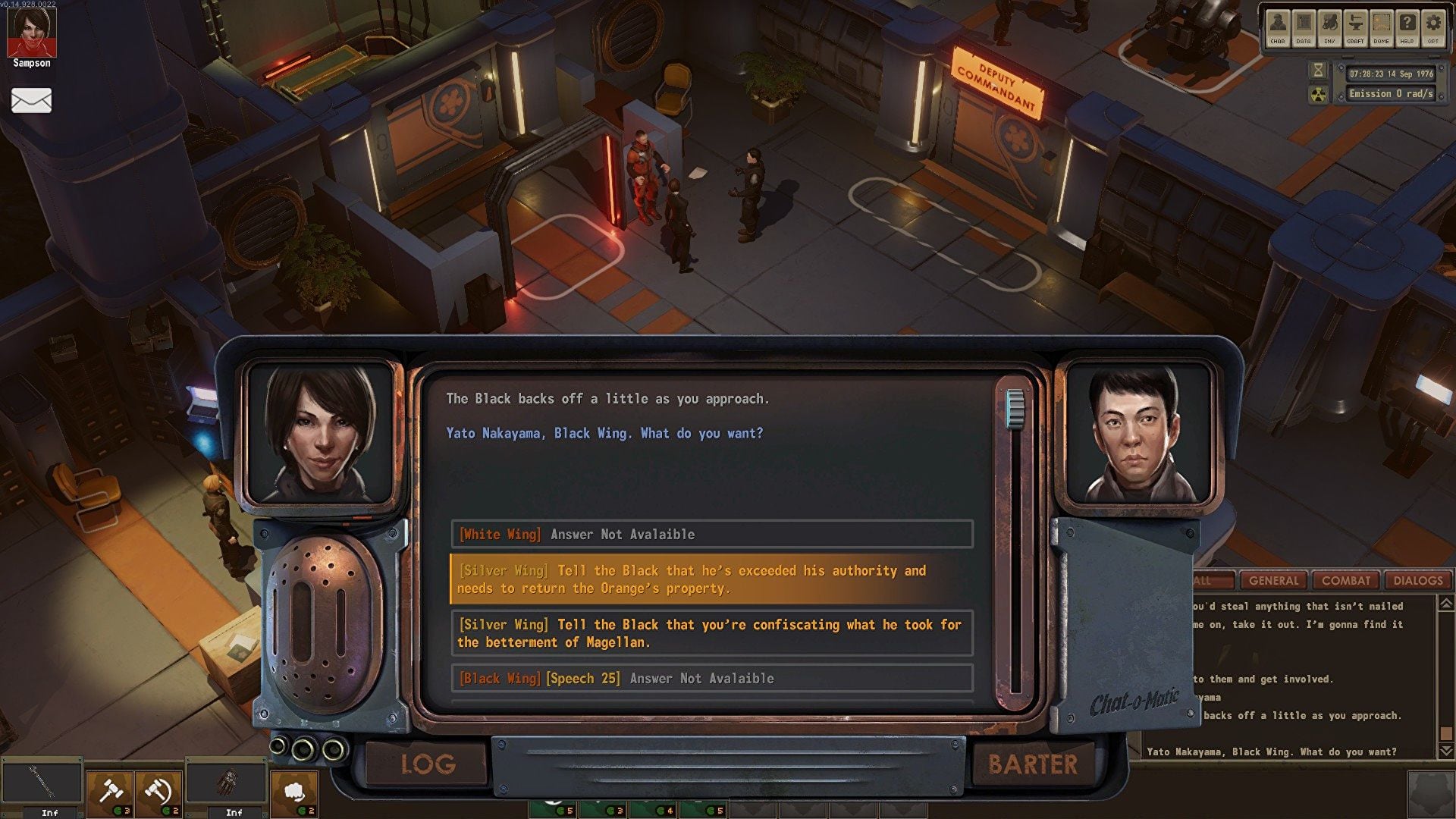1456x819 pixels.
Task: Open the dialogue LOG
Action: (428, 764)
